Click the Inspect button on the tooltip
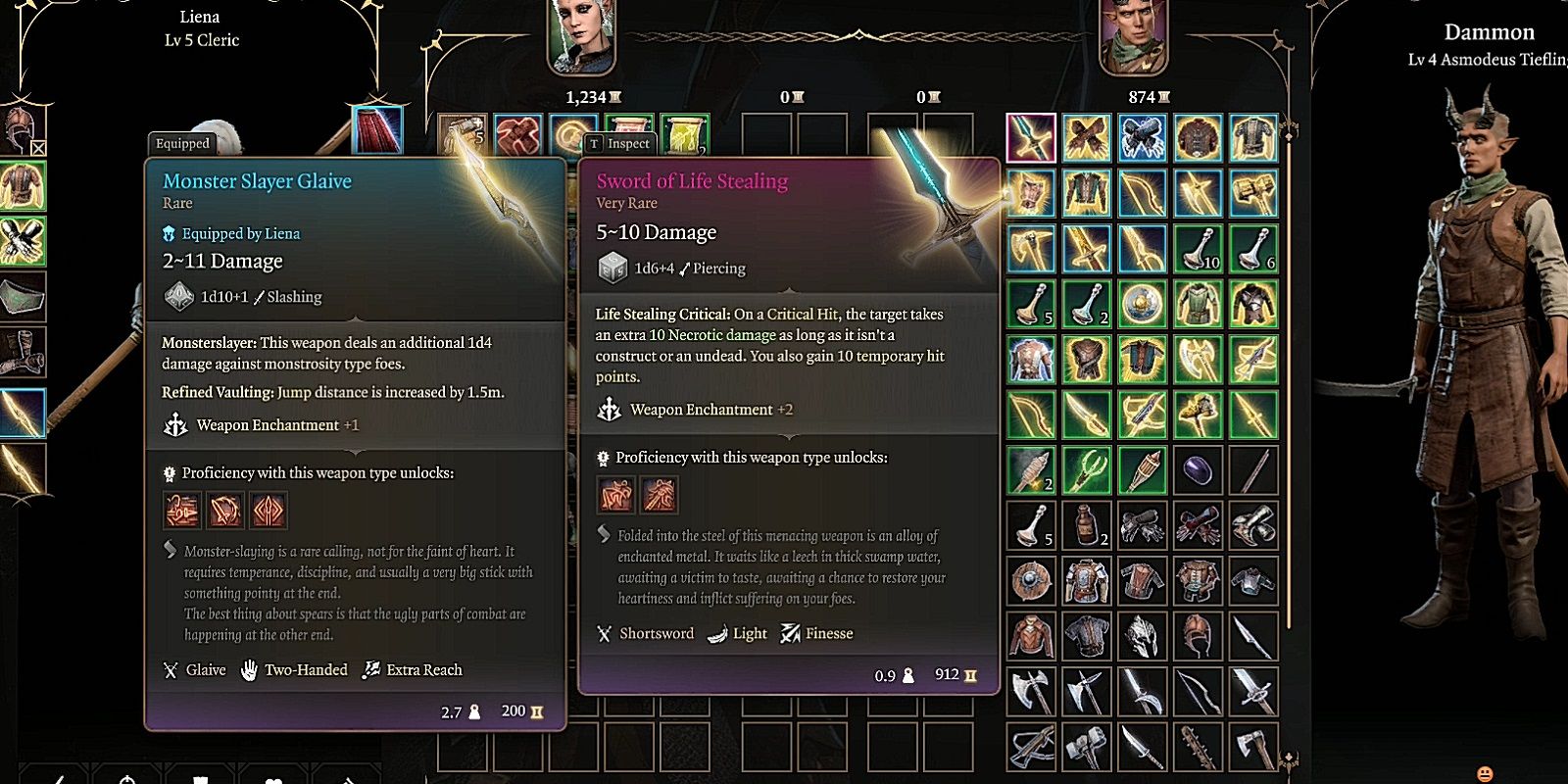1568x784 pixels. coord(621,144)
